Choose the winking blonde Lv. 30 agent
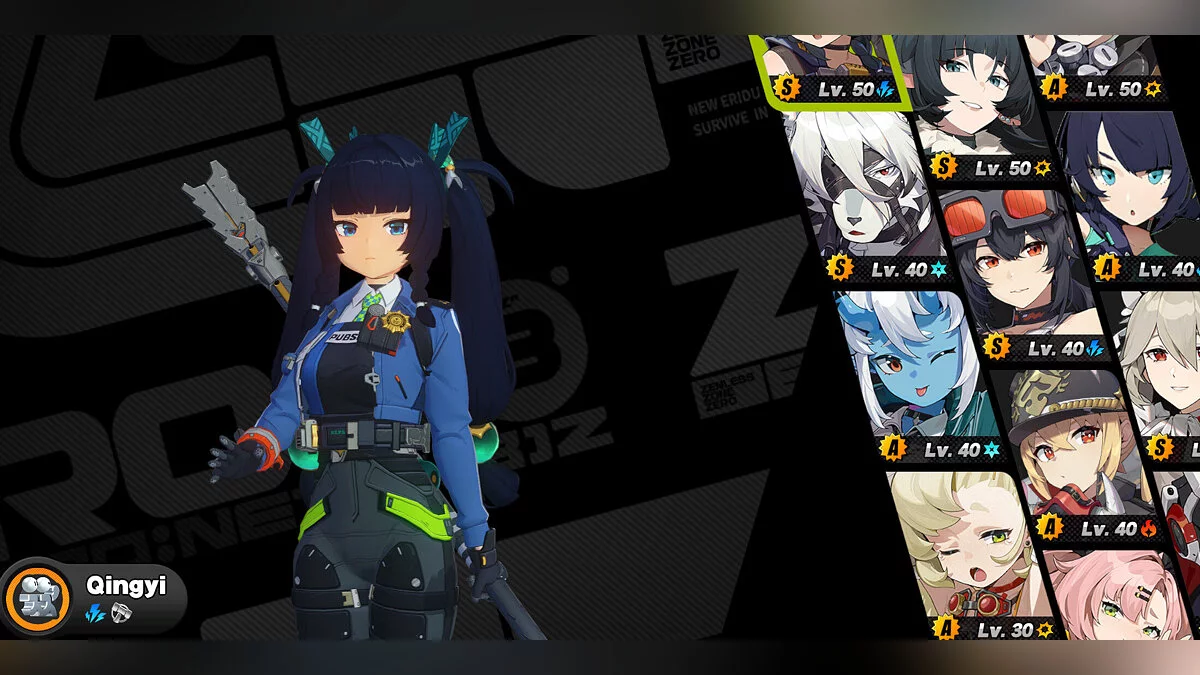This screenshot has height=675, width=1200. [960, 550]
